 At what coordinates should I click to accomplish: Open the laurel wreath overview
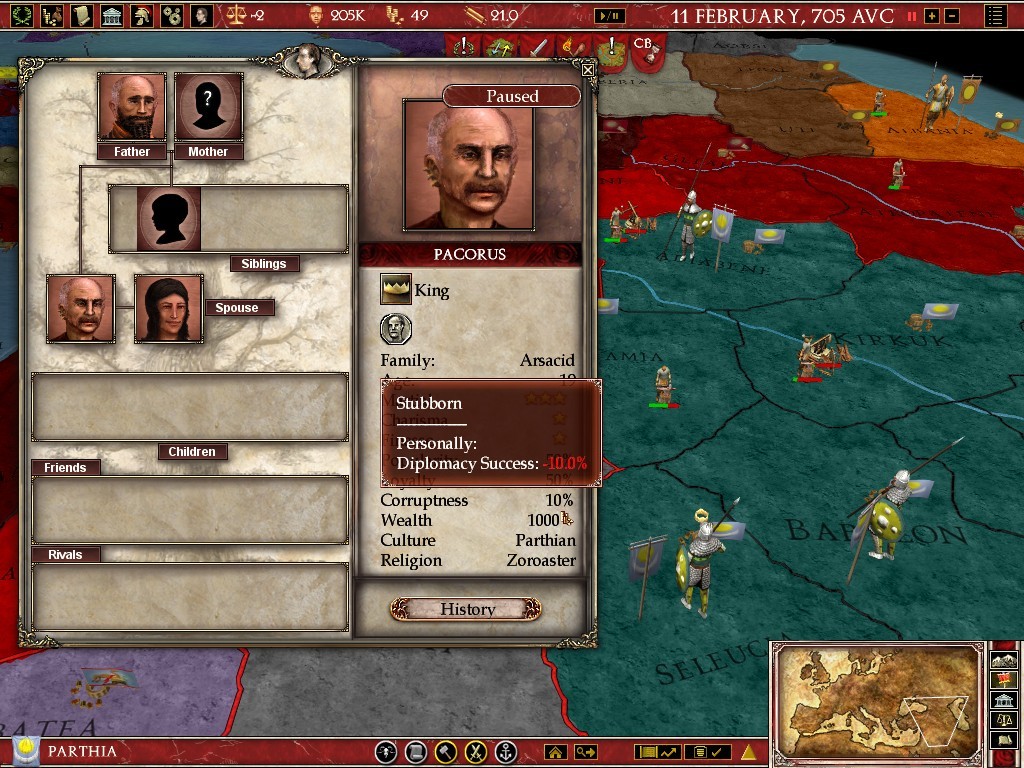click(x=20, y=15)
